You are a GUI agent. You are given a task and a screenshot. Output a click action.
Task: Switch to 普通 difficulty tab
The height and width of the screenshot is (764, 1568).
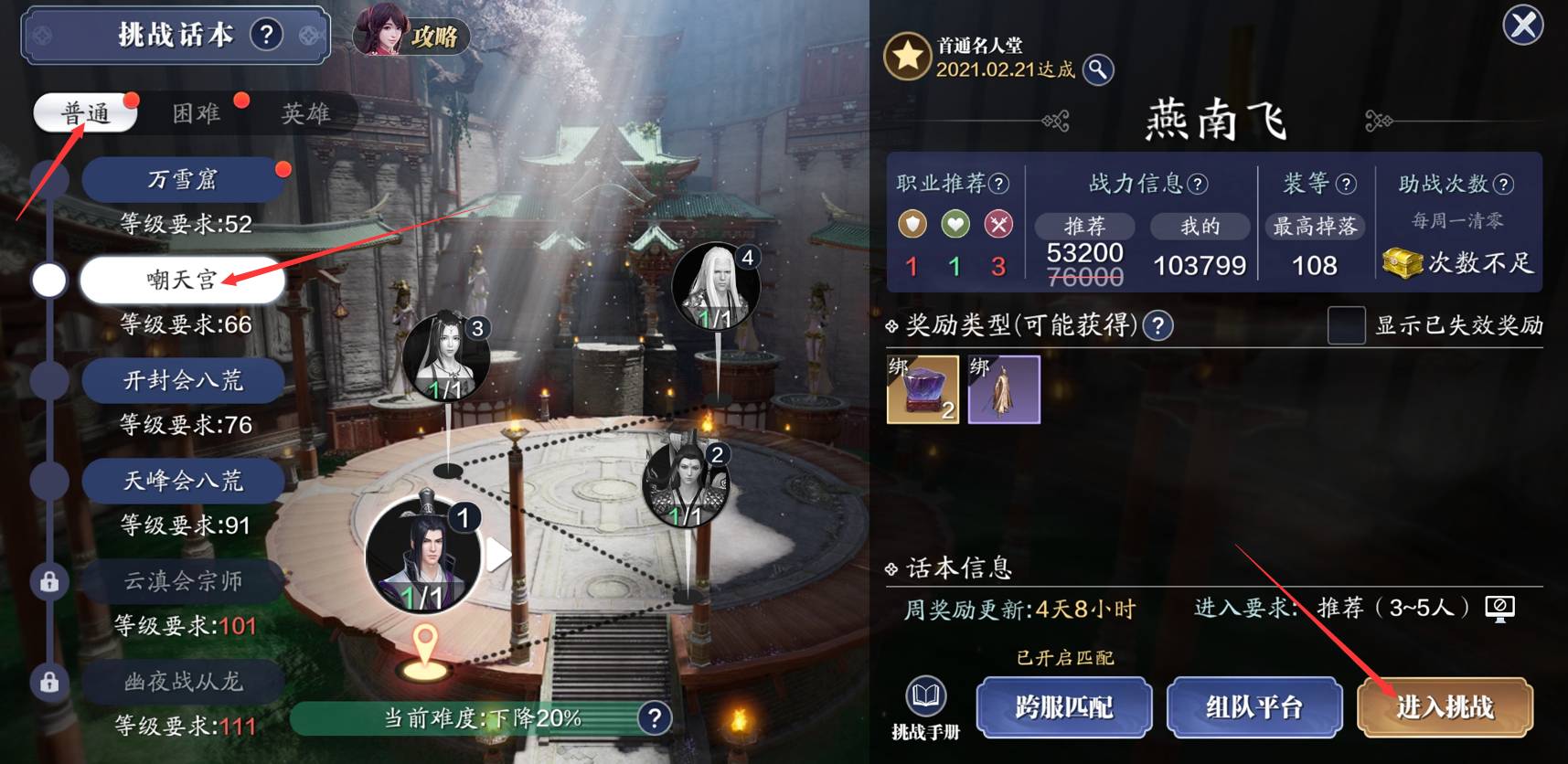(x=85, y=113)
